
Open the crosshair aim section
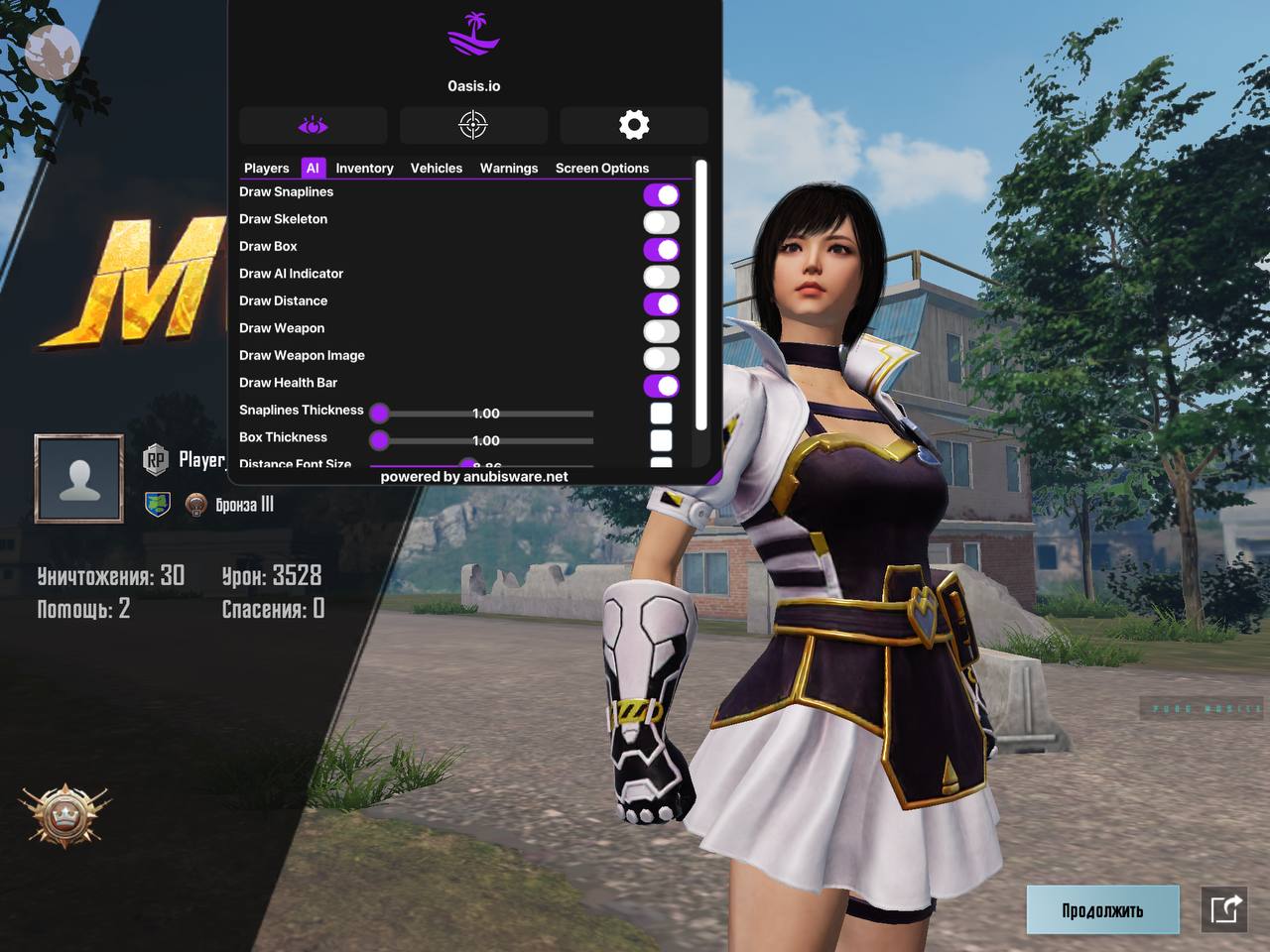[x=473, y=125]
